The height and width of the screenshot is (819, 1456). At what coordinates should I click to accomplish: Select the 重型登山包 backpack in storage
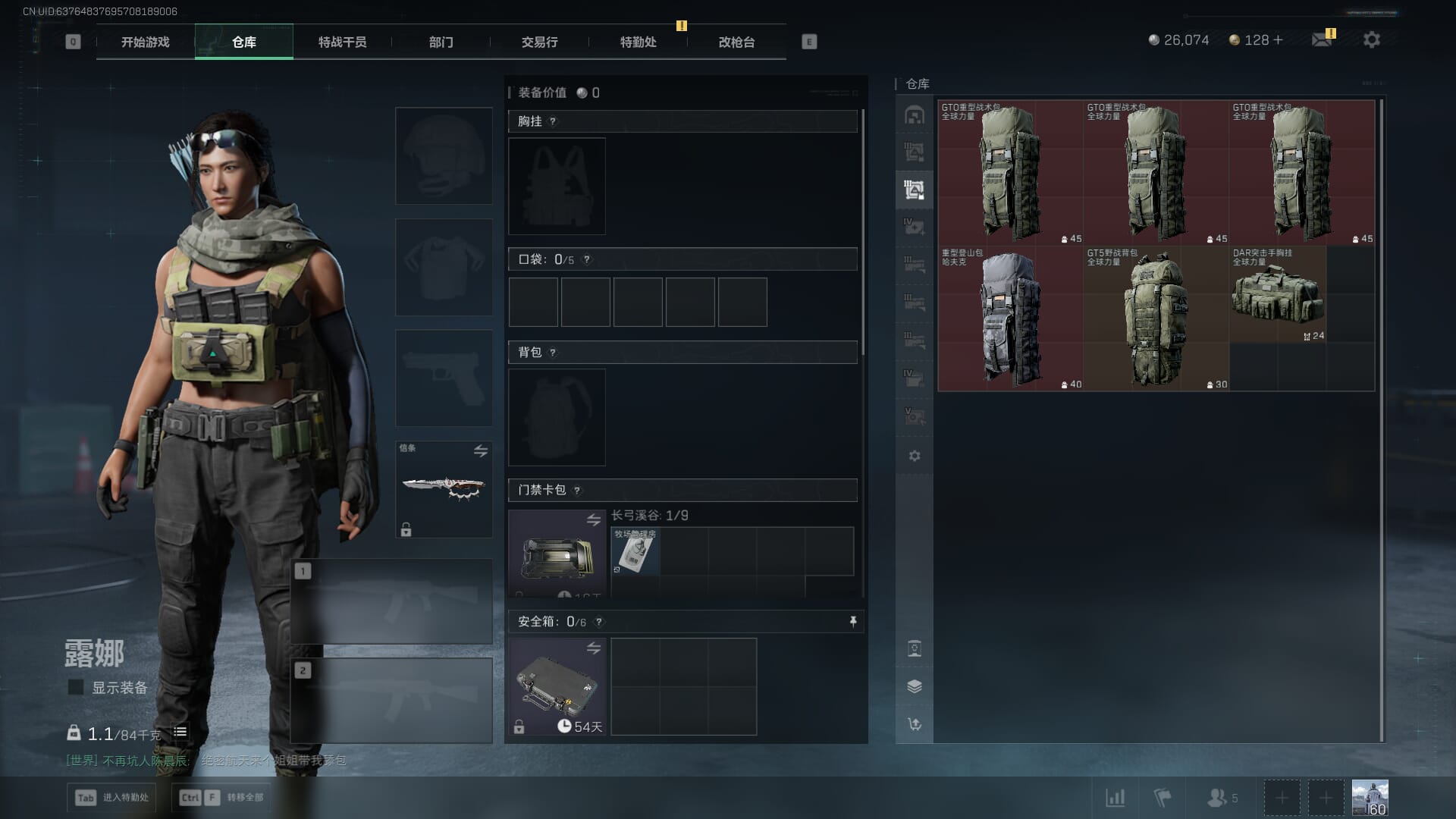point(1010,318)
